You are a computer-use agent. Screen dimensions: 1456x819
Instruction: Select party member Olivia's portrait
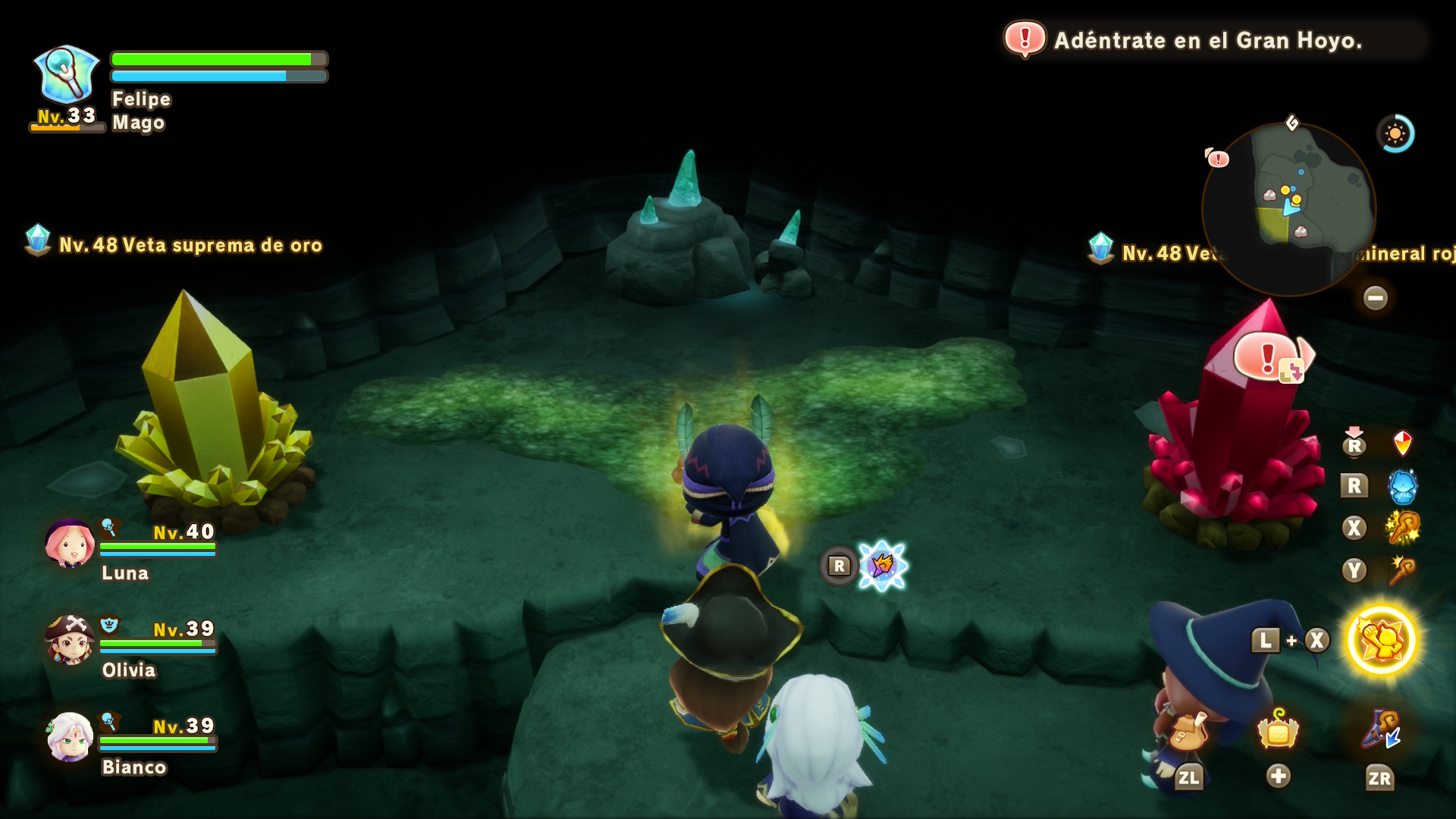coord(69,641)
